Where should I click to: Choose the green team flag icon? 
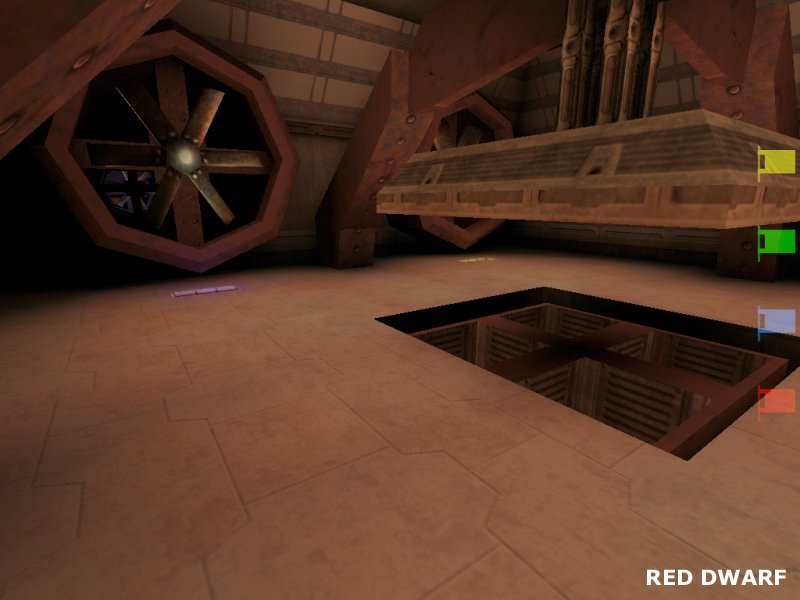(x=777, y=241)
